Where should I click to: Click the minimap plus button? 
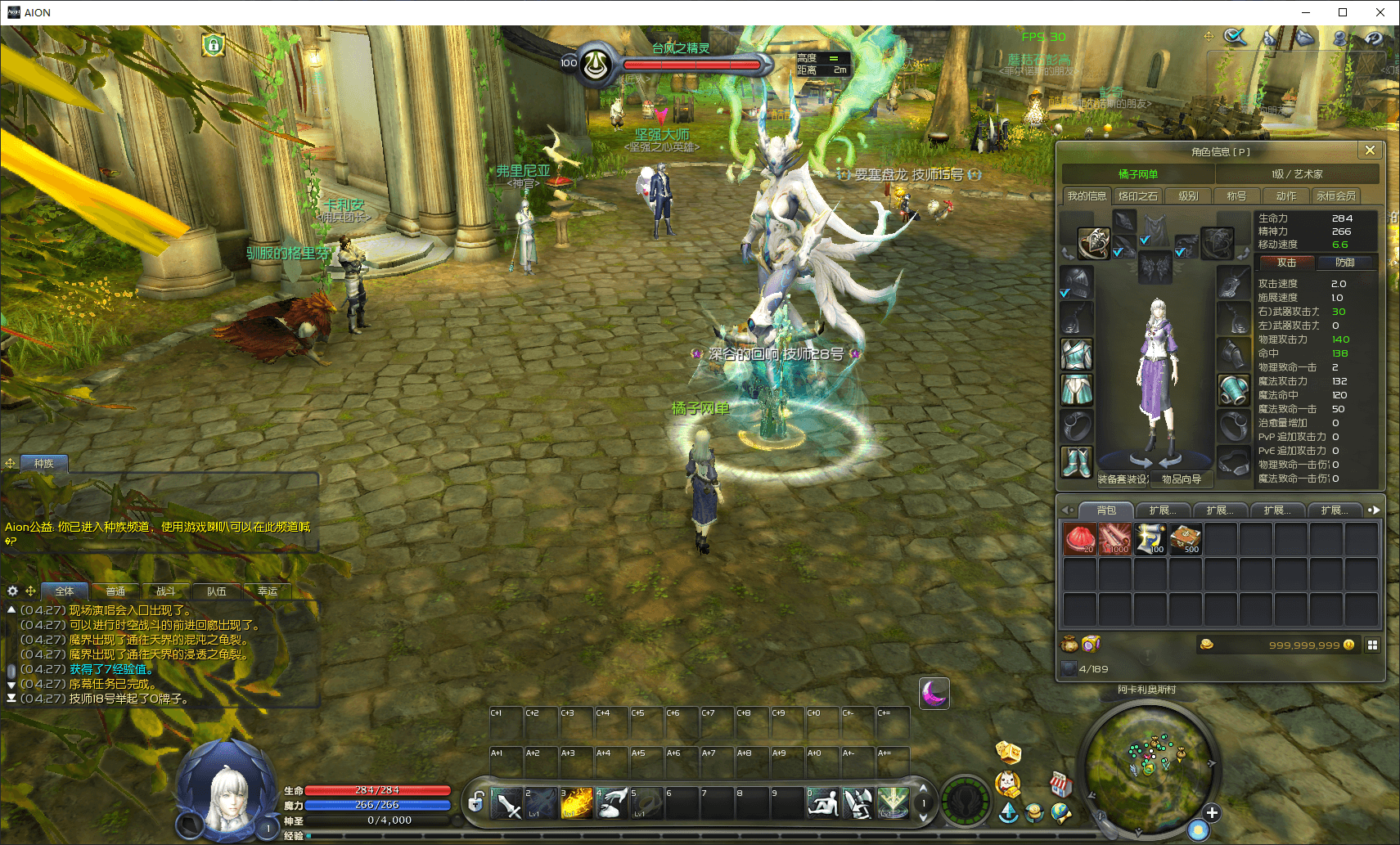pyautogui.click(x=1212, y=812)
